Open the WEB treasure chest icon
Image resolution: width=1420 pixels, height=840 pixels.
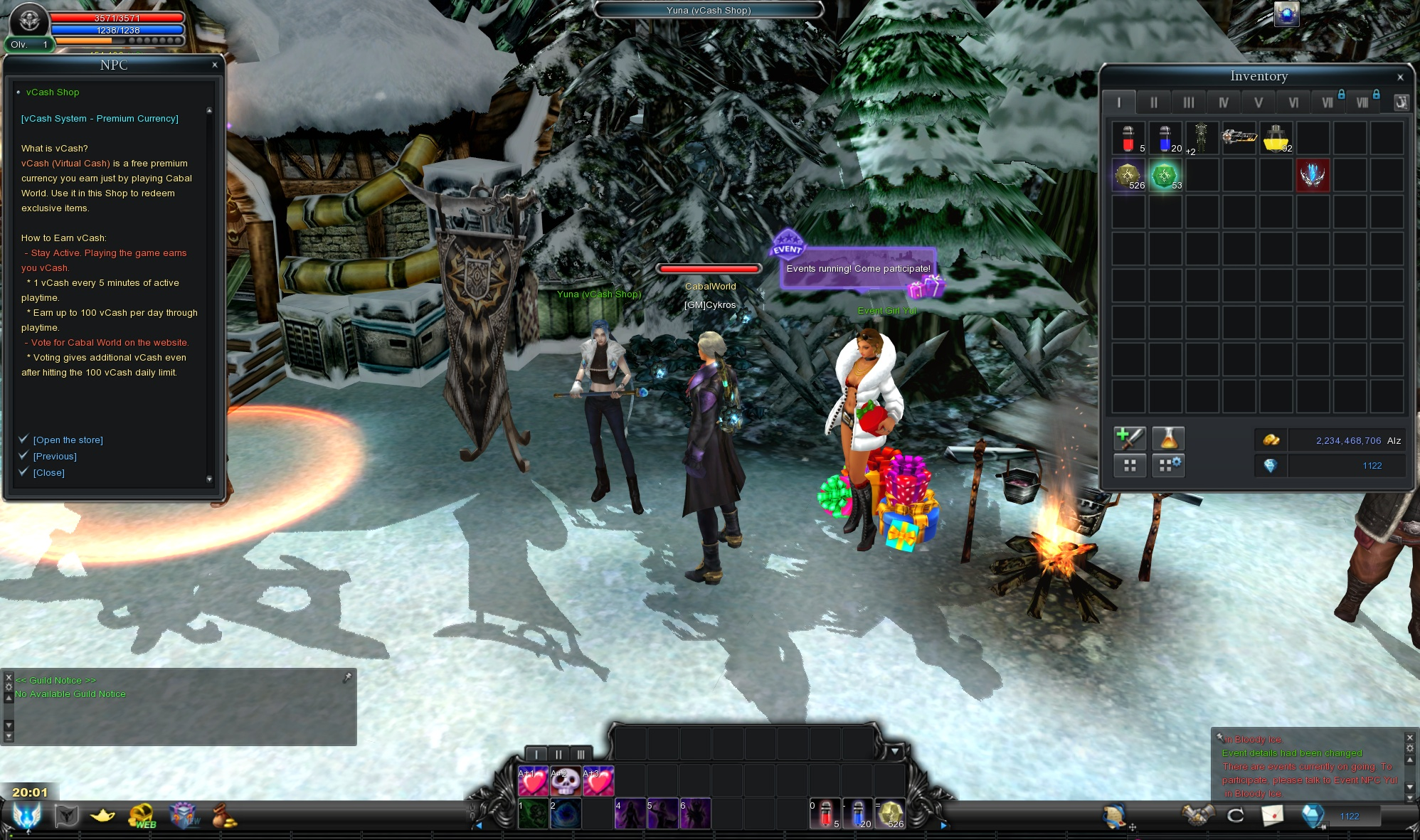point(142,816)
